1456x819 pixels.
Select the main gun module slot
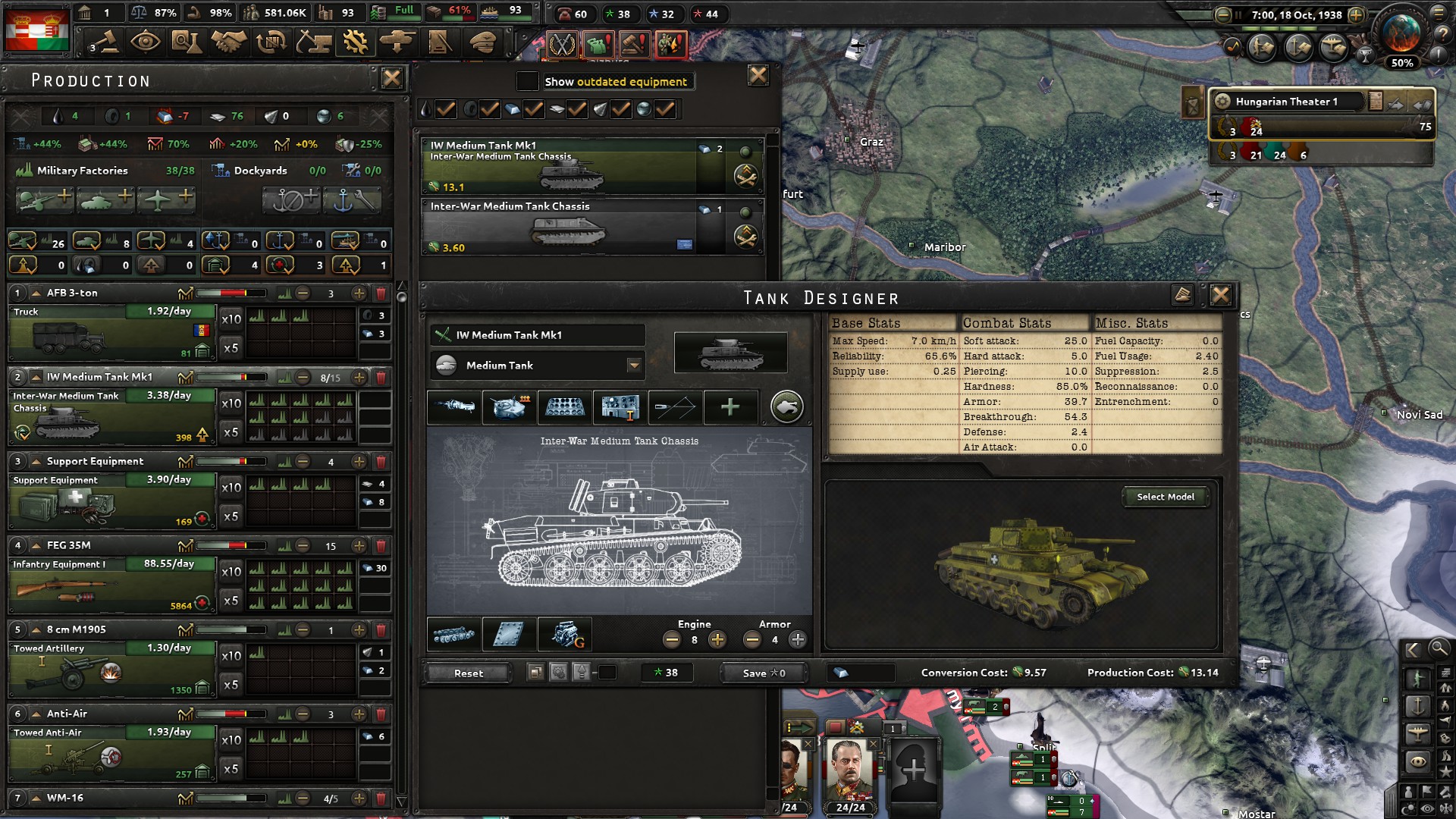453,407
